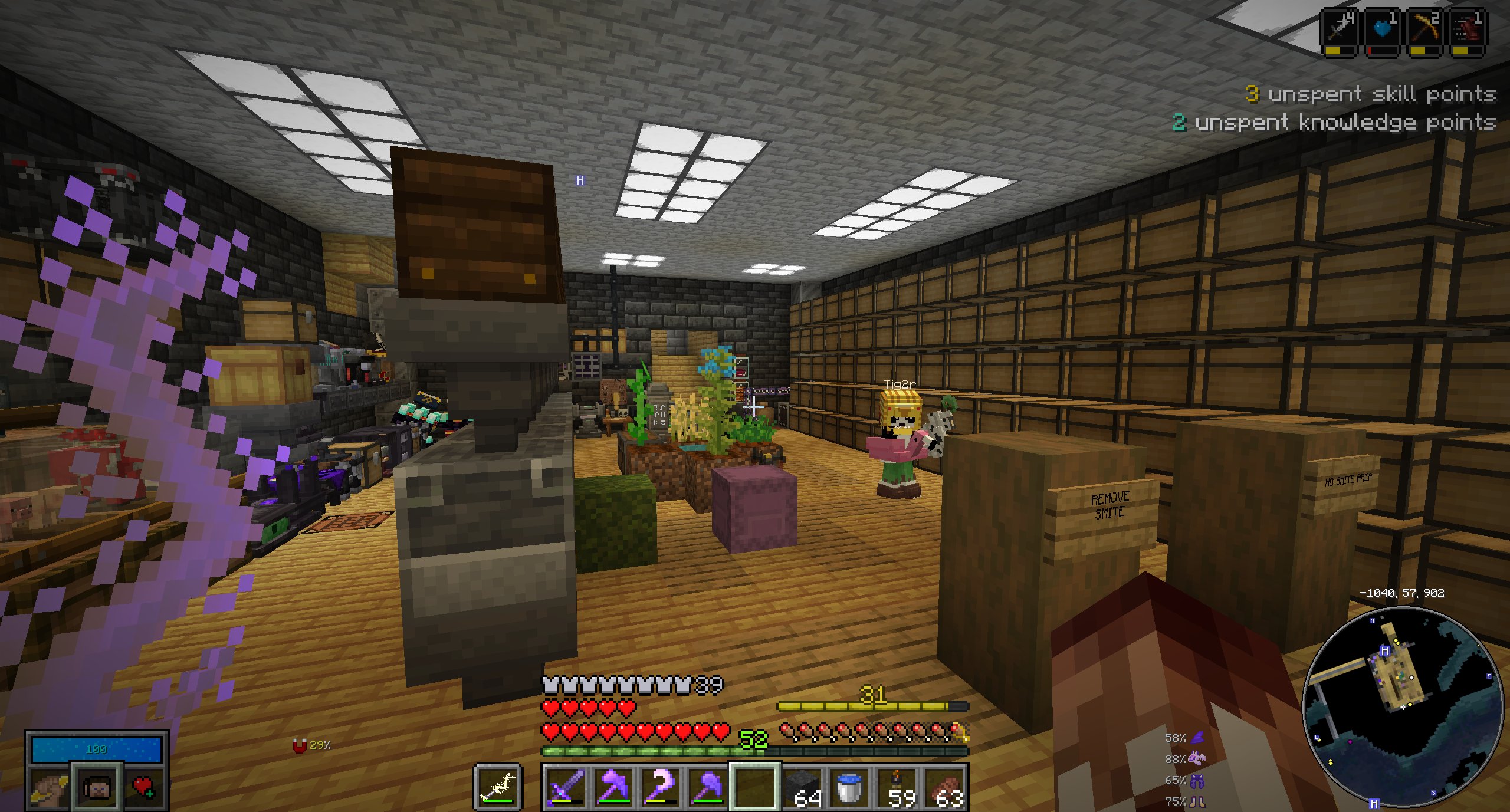This screenshot has height=812, width=1510.
Task: Select the torch stack of 59
Action: pyautogui.click(x=898, y=787)
